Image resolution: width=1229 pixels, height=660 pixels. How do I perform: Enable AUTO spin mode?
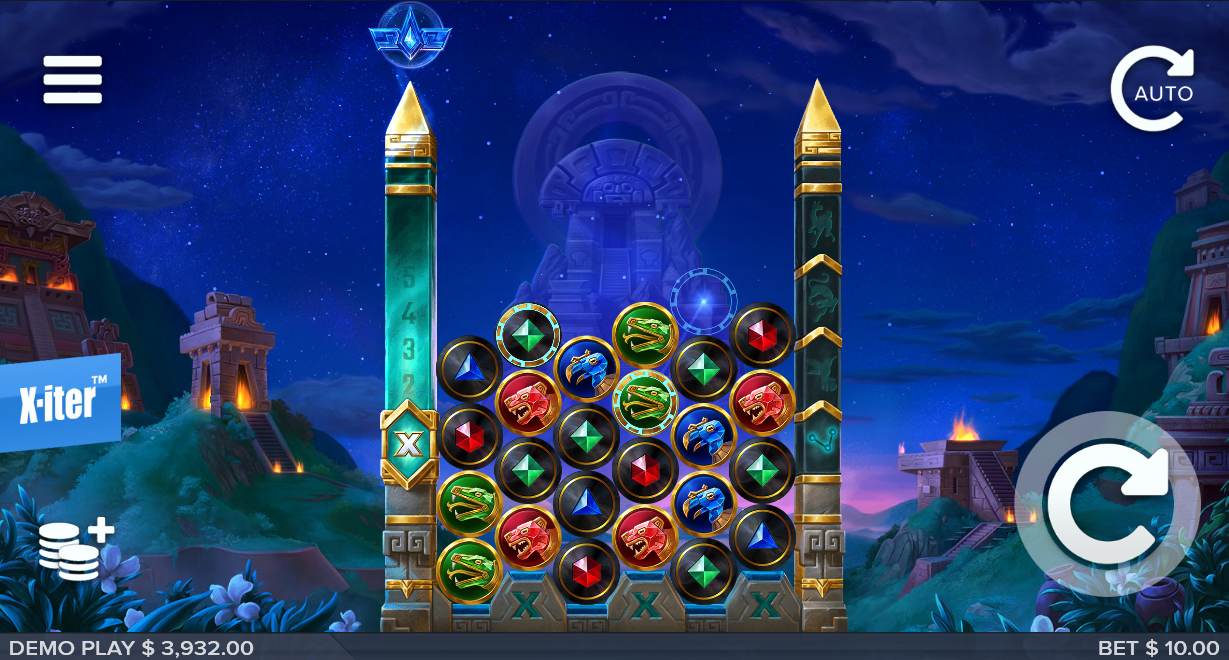[x=1152, y=90]
